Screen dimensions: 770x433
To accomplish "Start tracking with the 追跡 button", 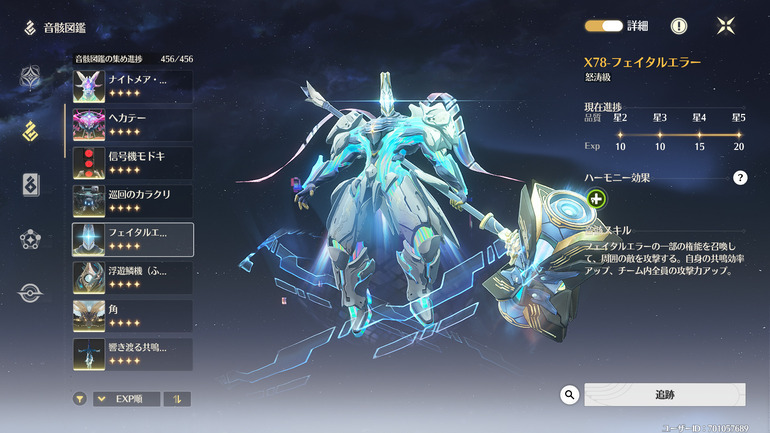I will (x=664, y=395).
